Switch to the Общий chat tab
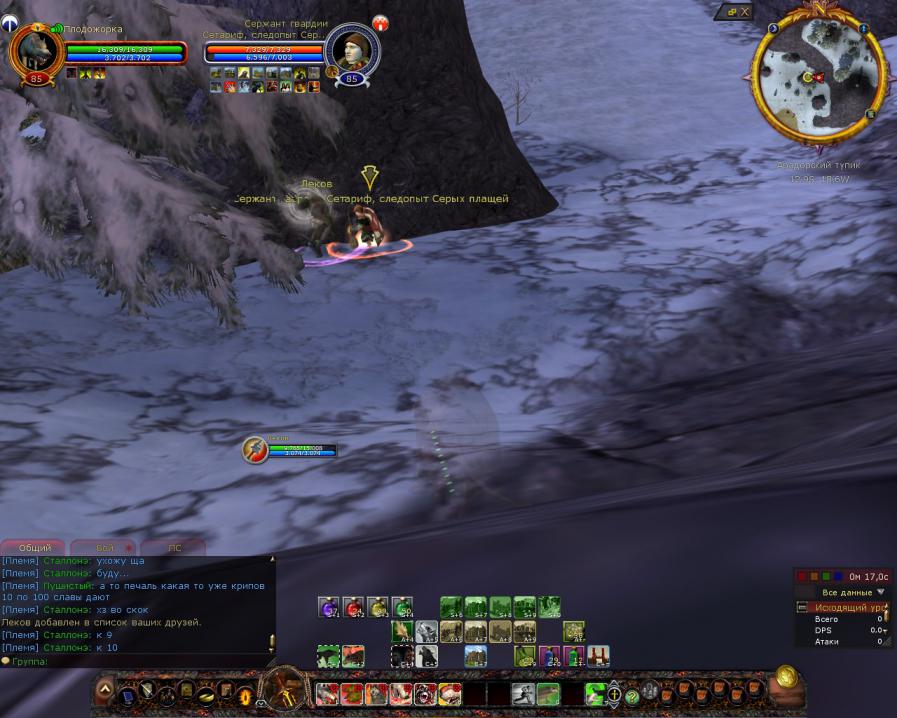897x718 pixels. tap(35, 548)
